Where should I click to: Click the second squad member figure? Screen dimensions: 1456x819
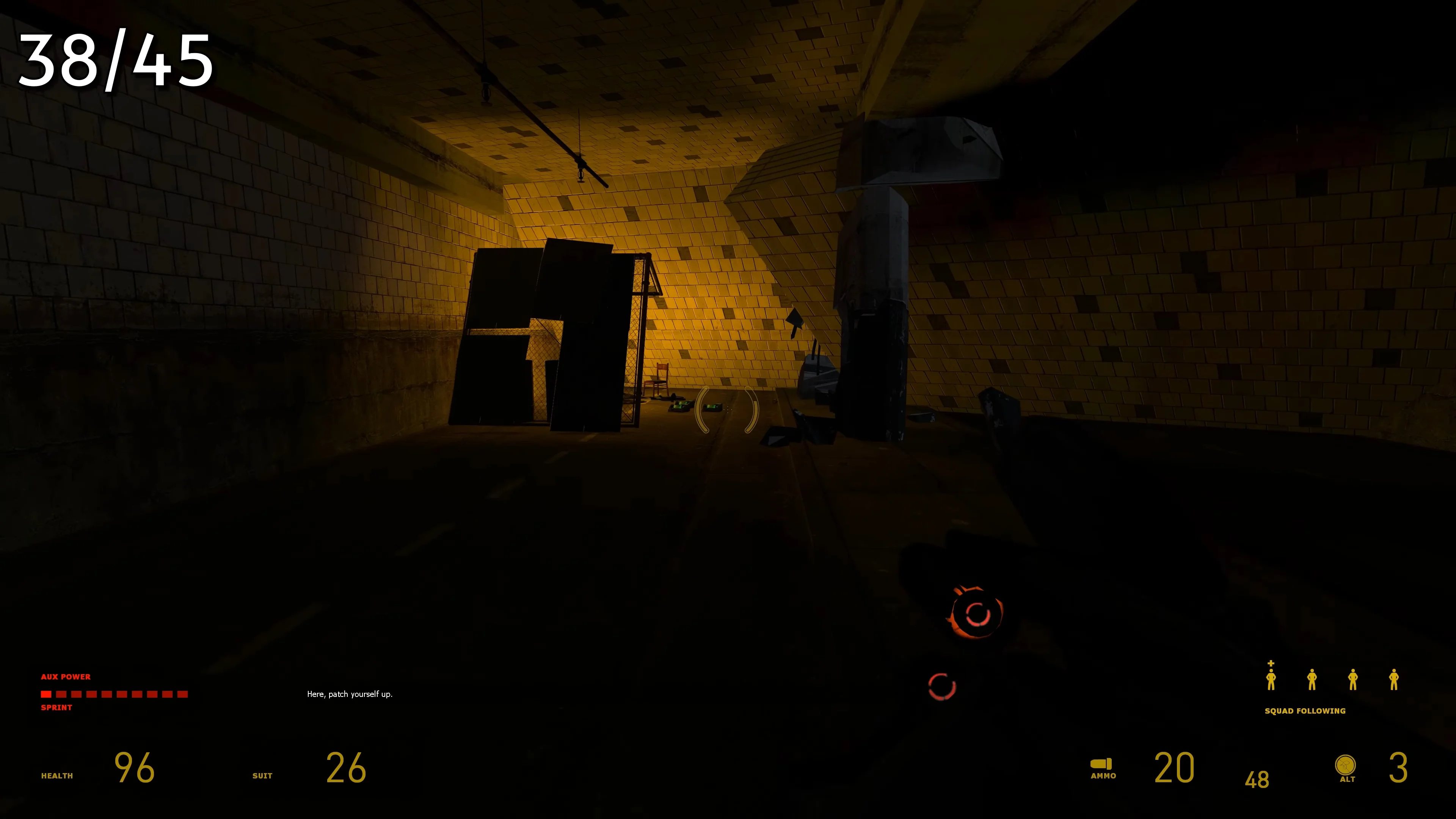[x=1312, y=681]
